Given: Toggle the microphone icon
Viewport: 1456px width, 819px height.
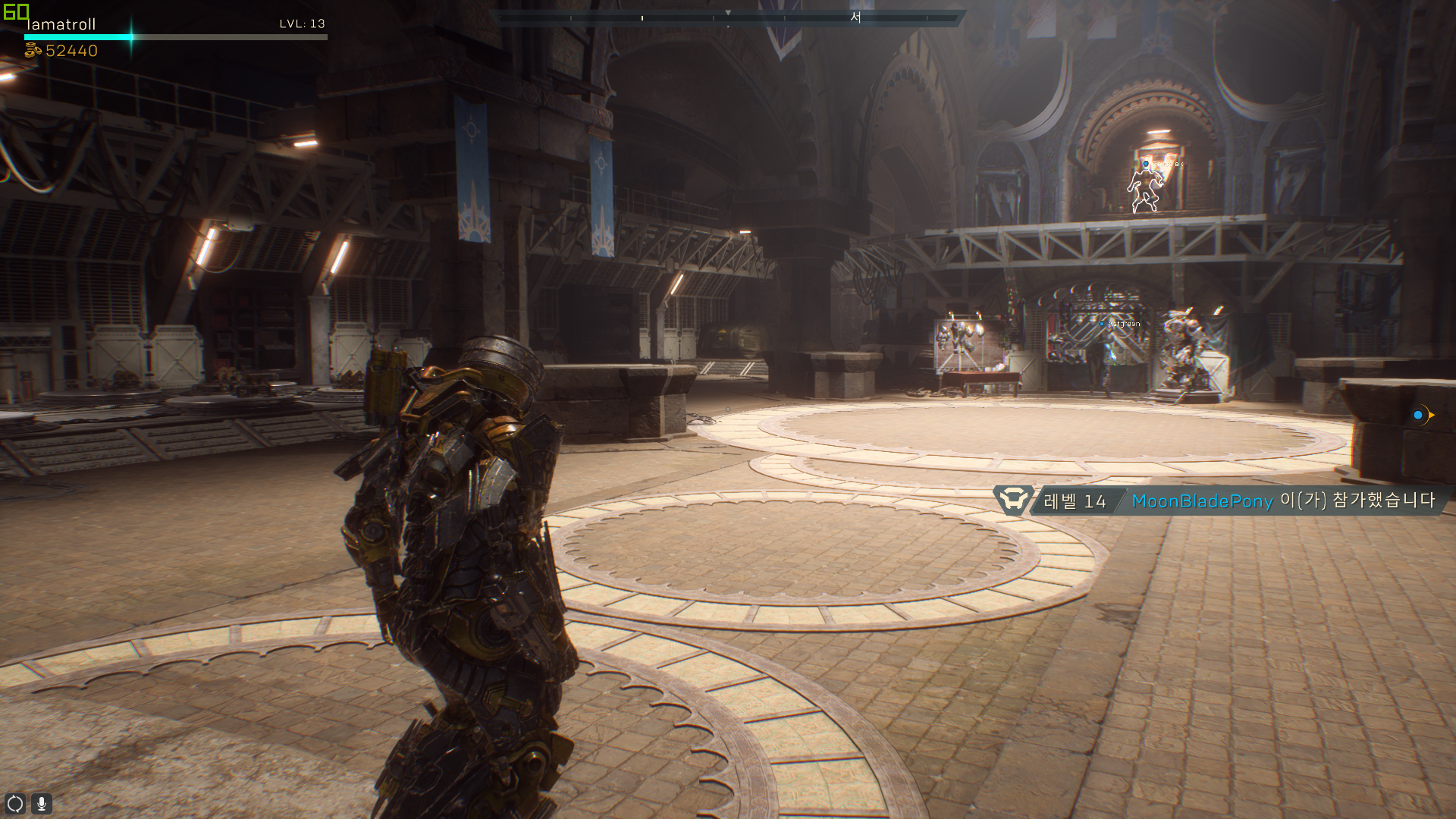Looking at the screenshot, I should [42, 803].
